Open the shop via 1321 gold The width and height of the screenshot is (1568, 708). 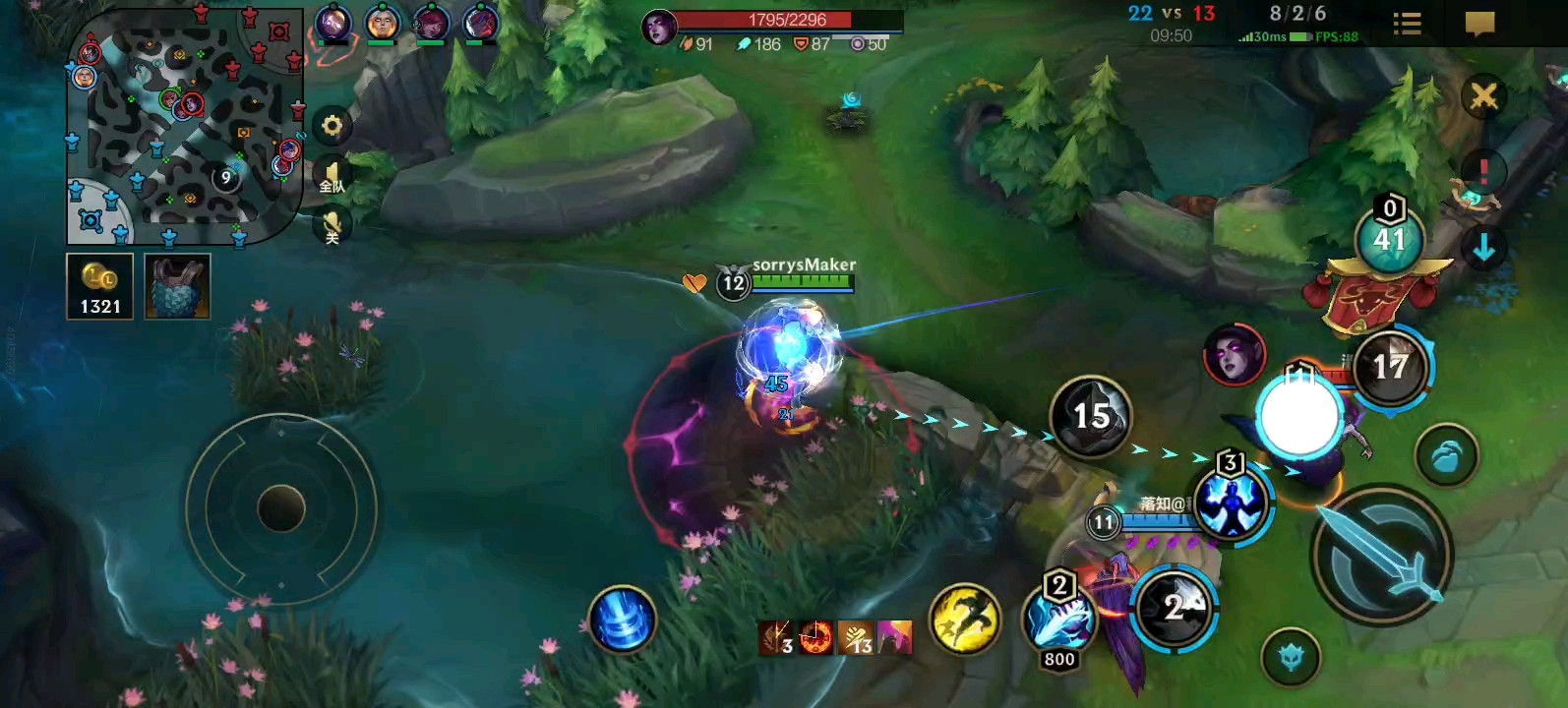coord(99,286)
